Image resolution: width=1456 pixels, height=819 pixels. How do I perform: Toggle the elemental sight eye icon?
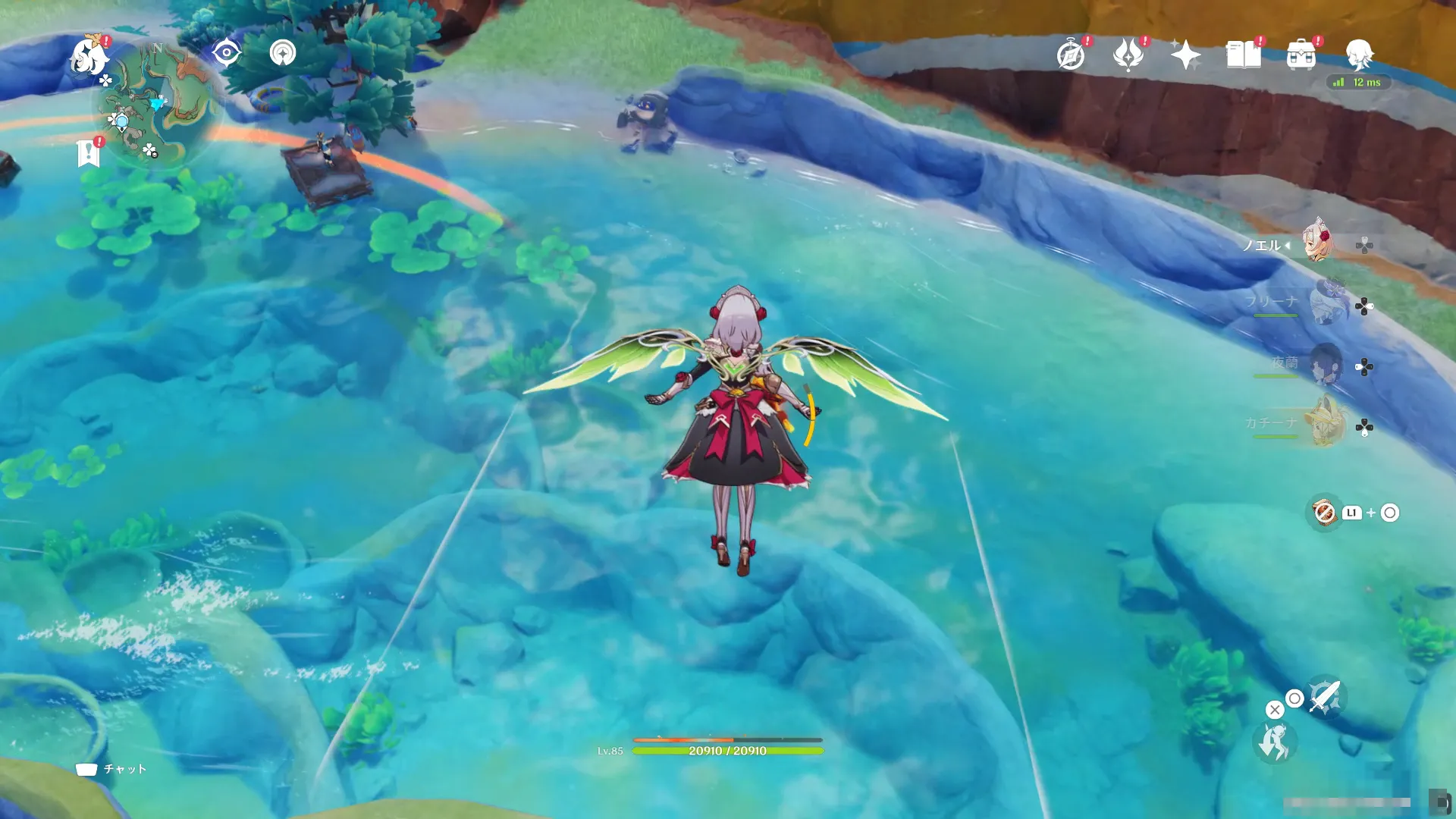tap(226, 53)
